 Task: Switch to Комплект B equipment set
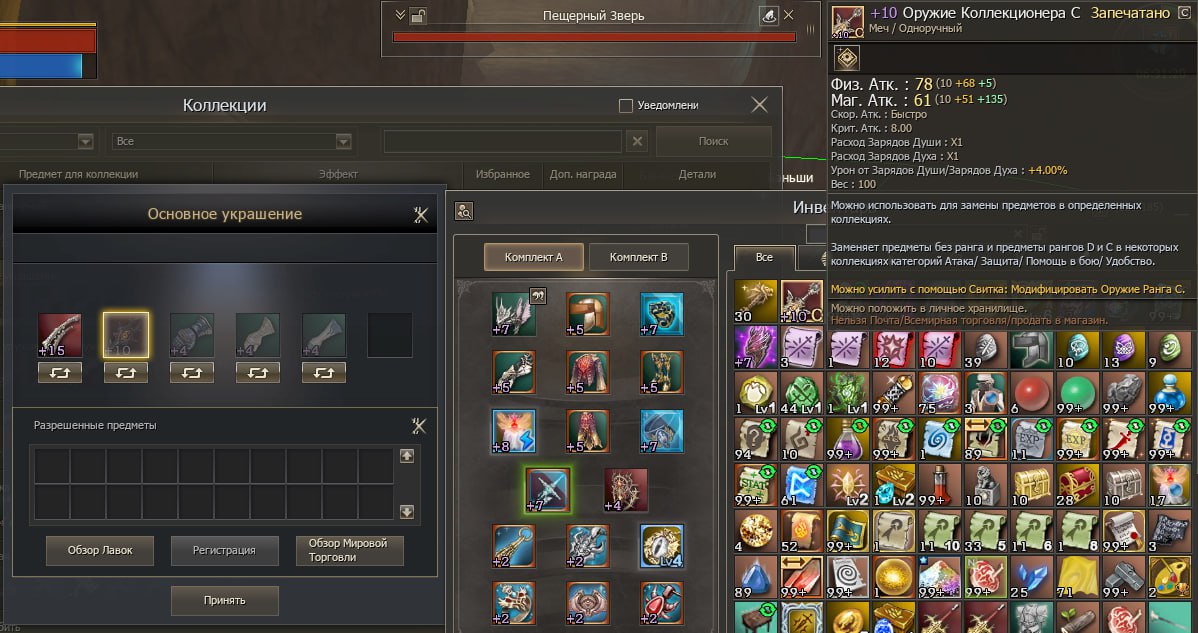[x=638, y=257]
